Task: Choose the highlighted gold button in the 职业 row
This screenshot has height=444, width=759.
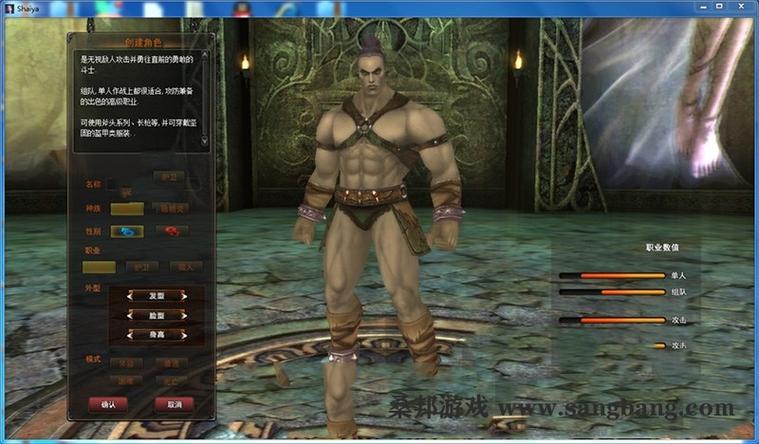Action: 99,267
